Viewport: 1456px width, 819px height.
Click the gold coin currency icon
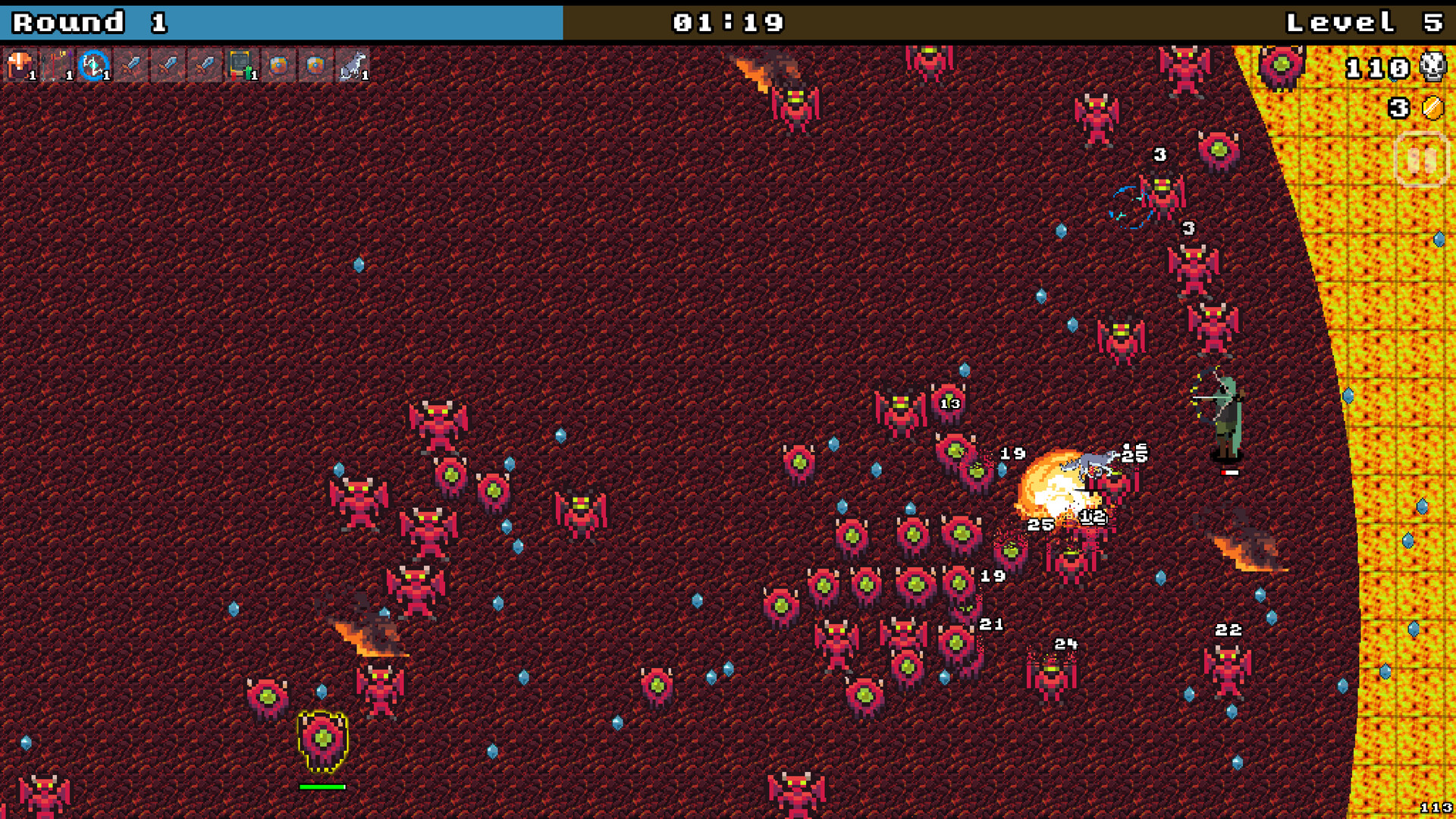tap(1432, 108)
